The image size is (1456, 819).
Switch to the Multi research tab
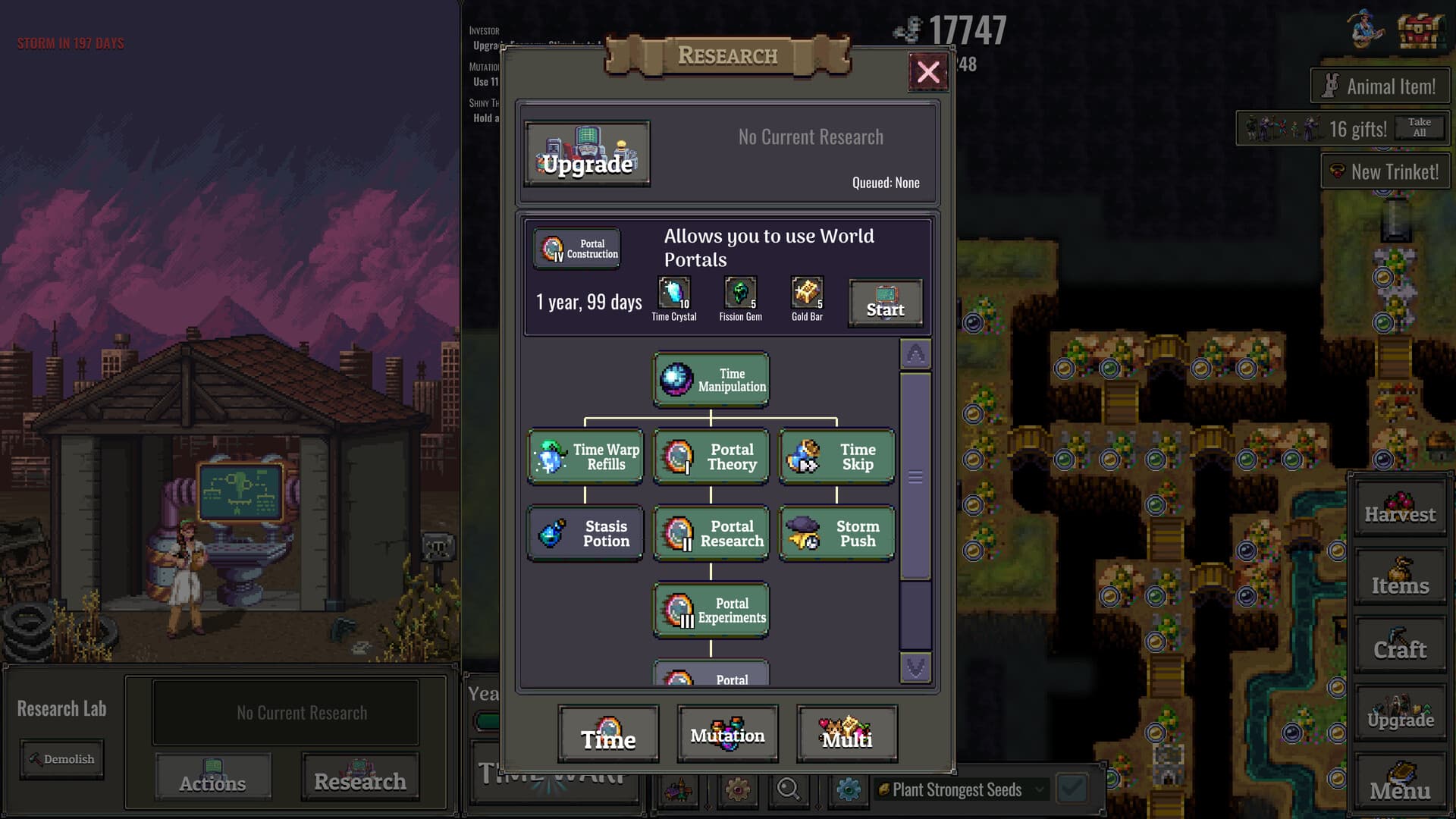pos(846,733)
